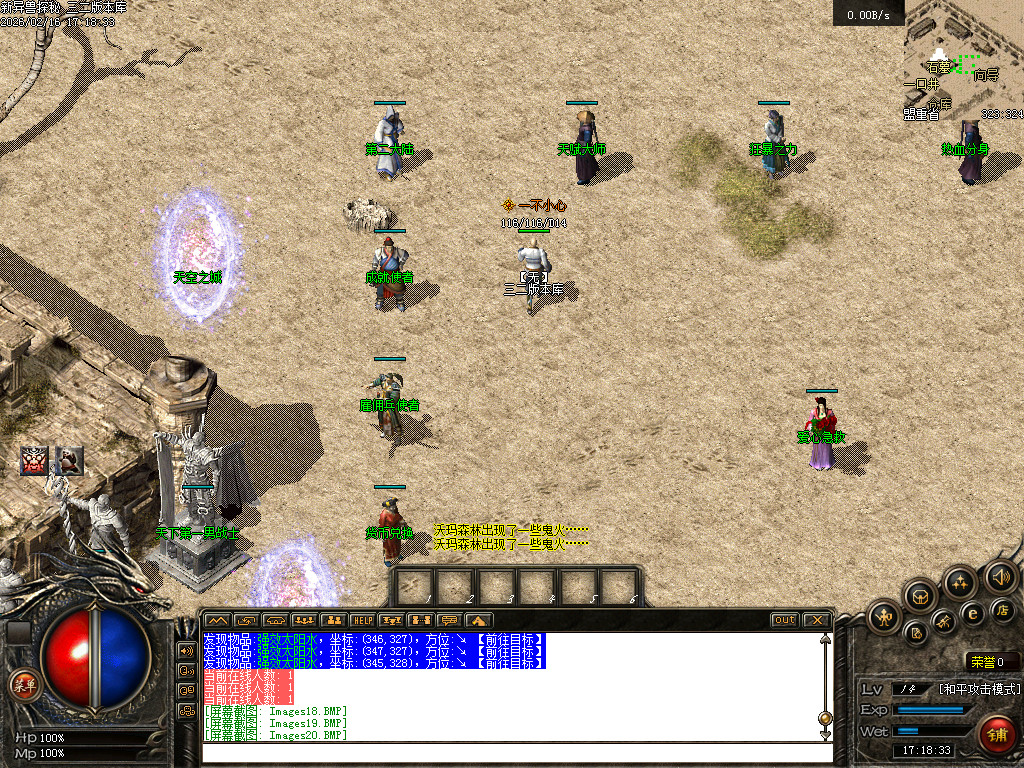Screen dimensions: 1024x768
Task: Click the HELP button on chat toolbar
Action: coord(362,620)
